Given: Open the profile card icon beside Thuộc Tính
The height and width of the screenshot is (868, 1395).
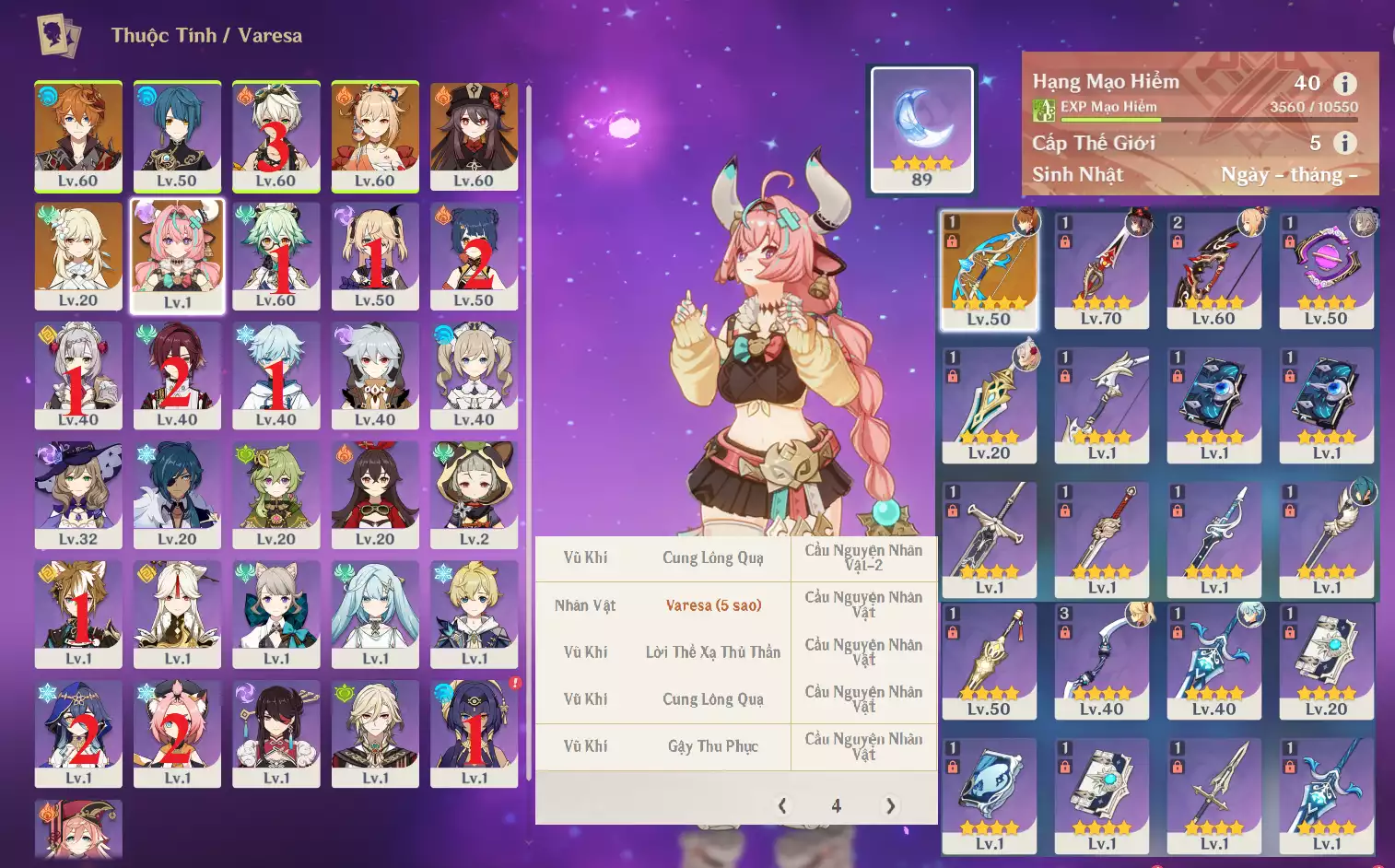Looking at the screenshot, I should coord(58,36).
